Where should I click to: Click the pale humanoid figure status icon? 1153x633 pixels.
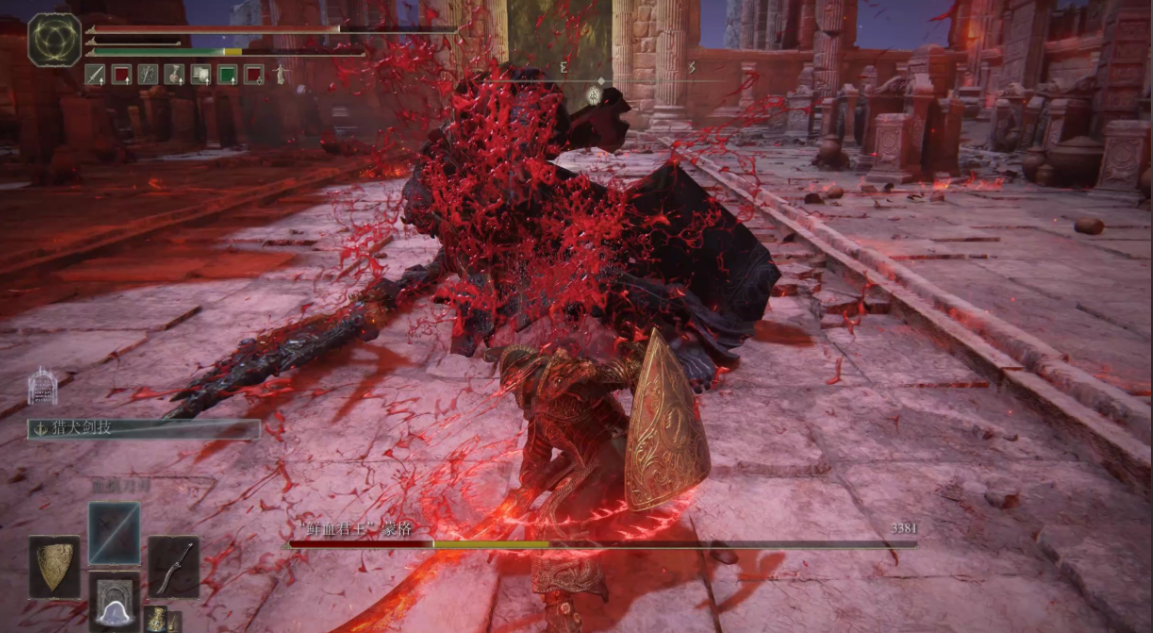pyautogui.click(x=281, y=74)
